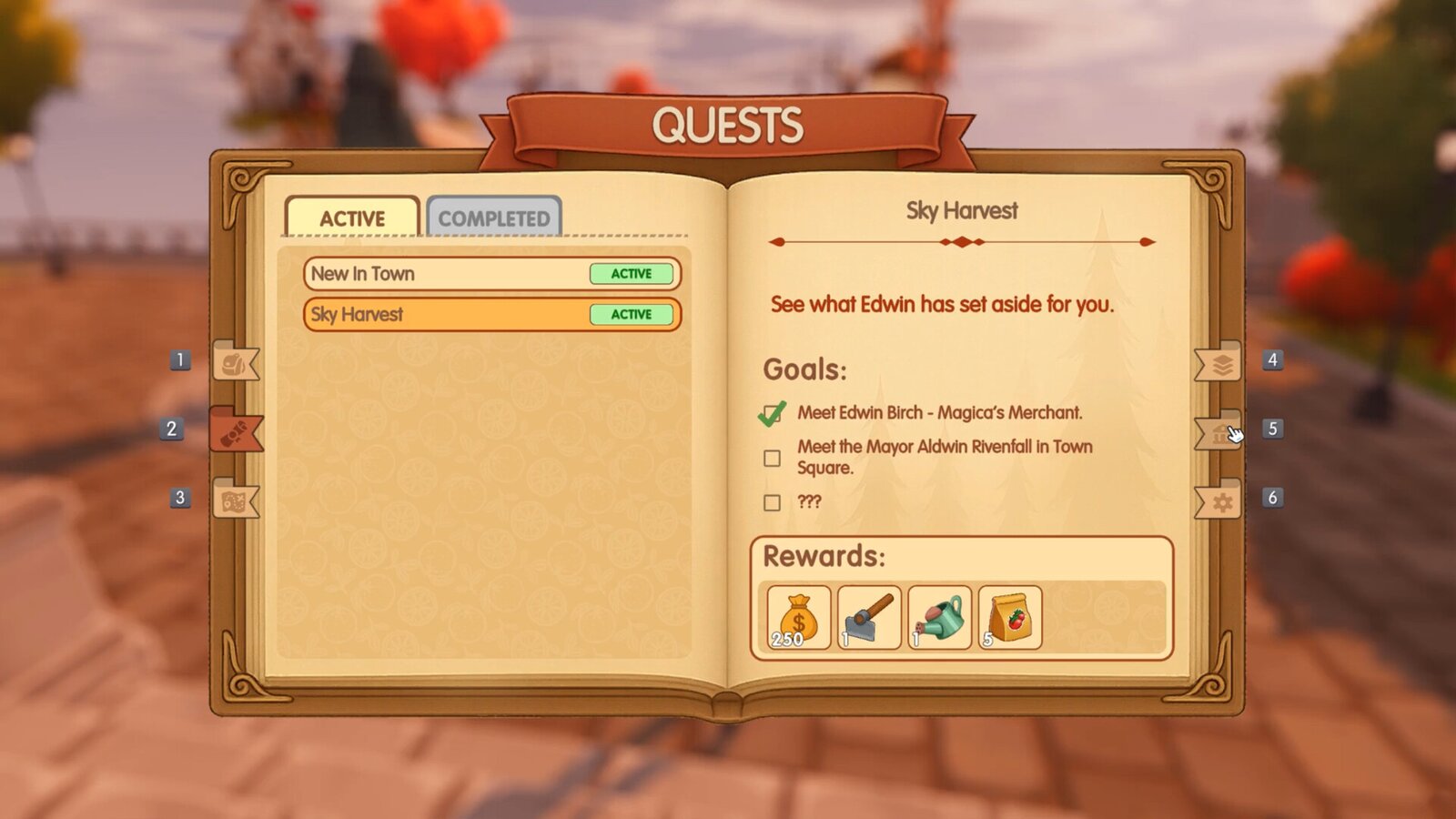
Task: Open the backpack bookmark tab
Action: pos(235,362)
